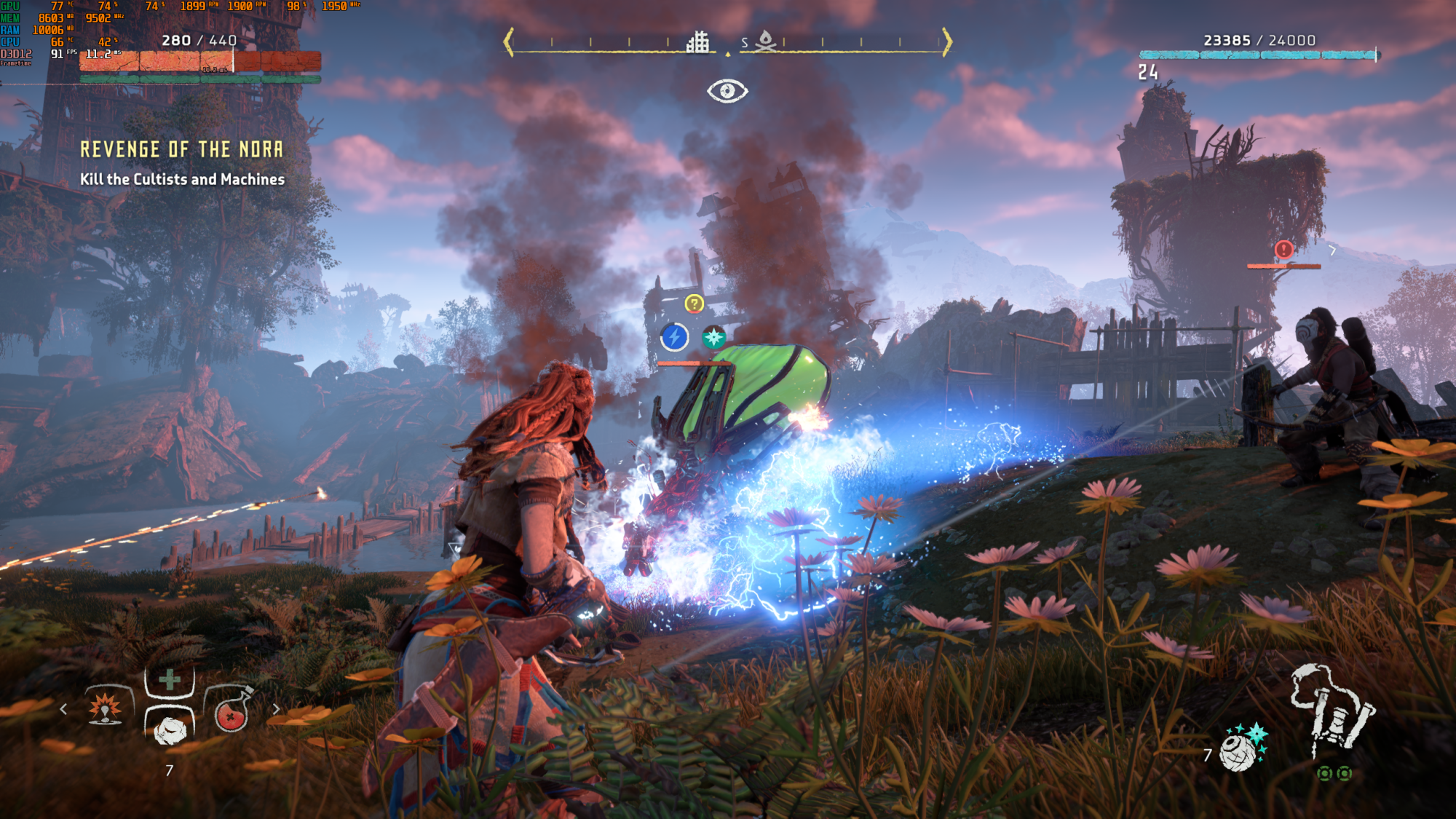Select the freeze bomb ammo icon
Image resolution: width=1456 pixels, height=819 pixels.
pos(1243,748)
